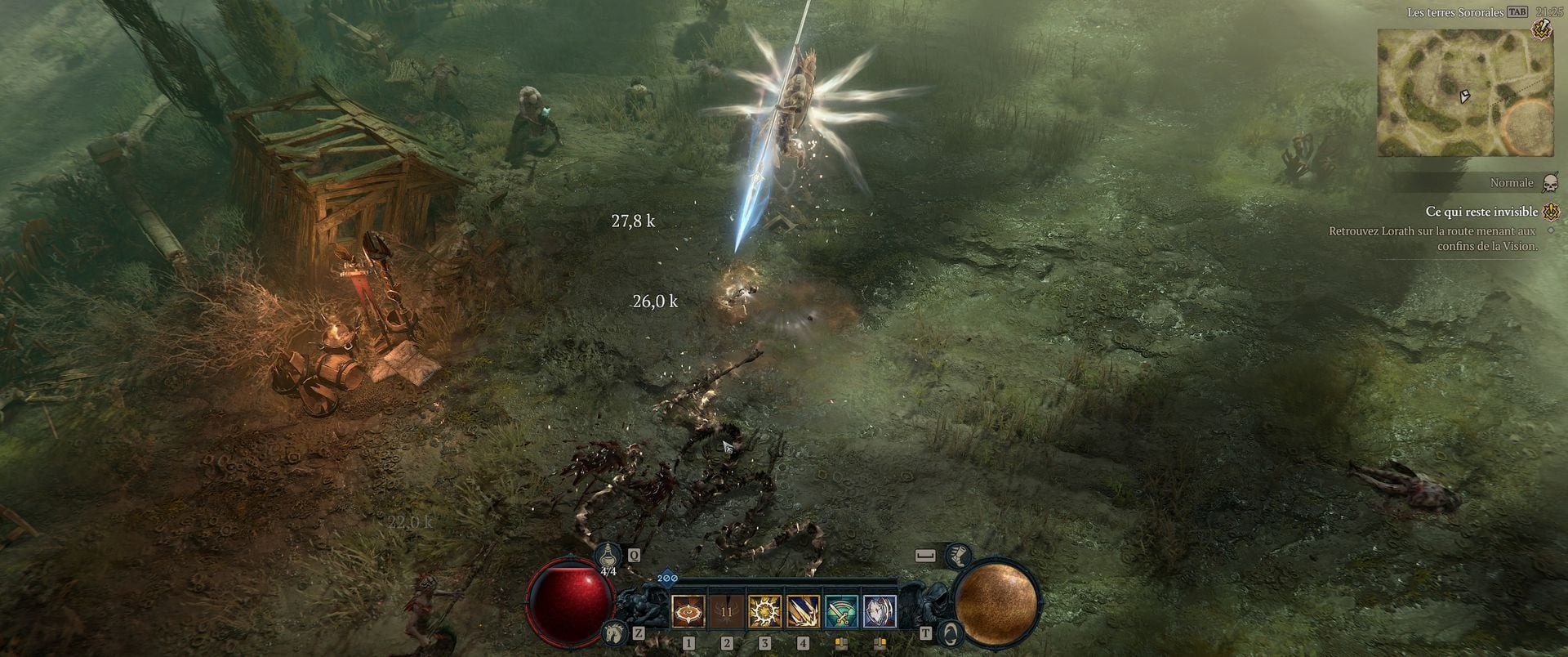Select the crossed-weapons icon above the minimap

(1541, 29)
